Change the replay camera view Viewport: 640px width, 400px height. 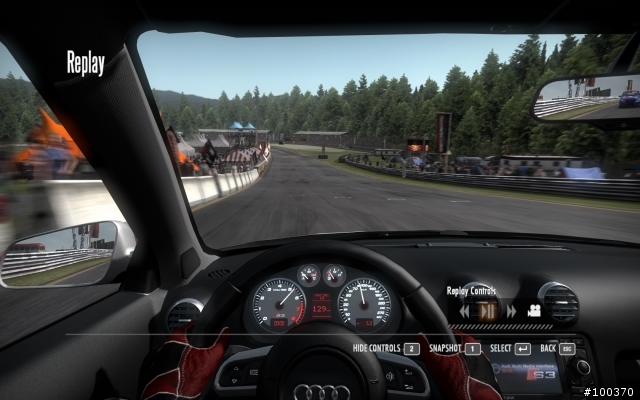(535, 311)
